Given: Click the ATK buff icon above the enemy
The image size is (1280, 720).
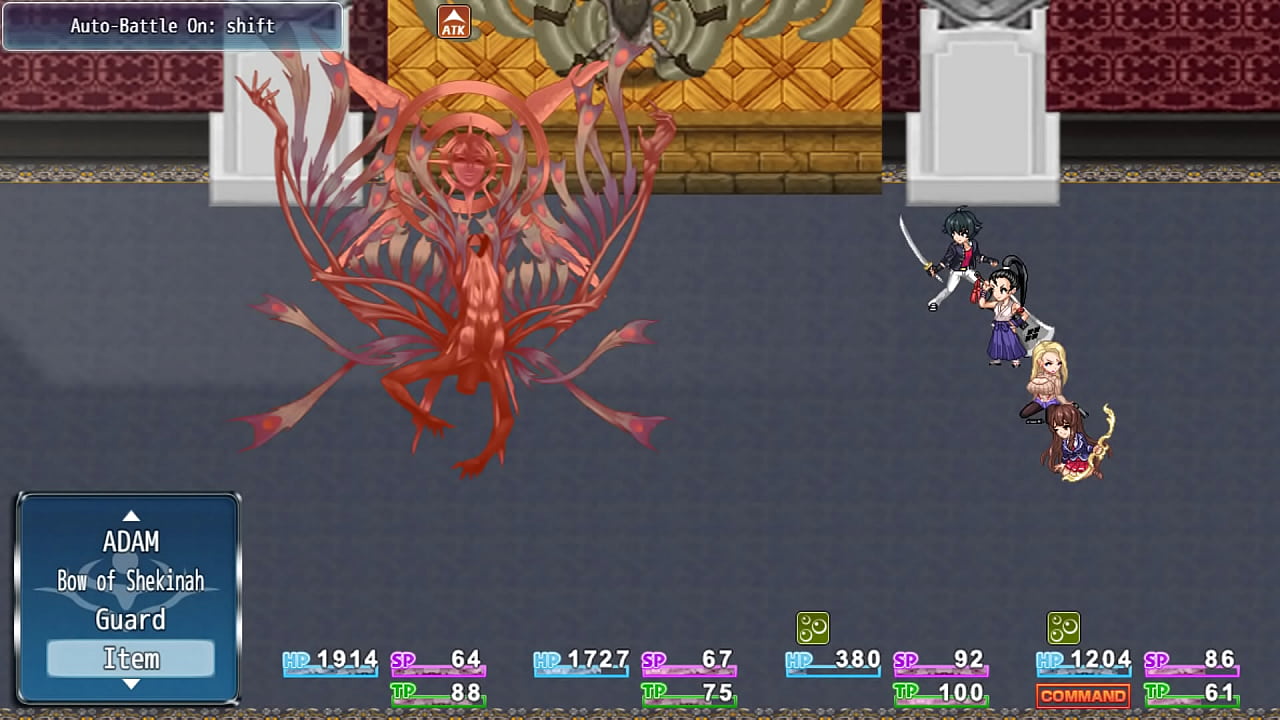Looking at the screenshot, I should [453, 21].
